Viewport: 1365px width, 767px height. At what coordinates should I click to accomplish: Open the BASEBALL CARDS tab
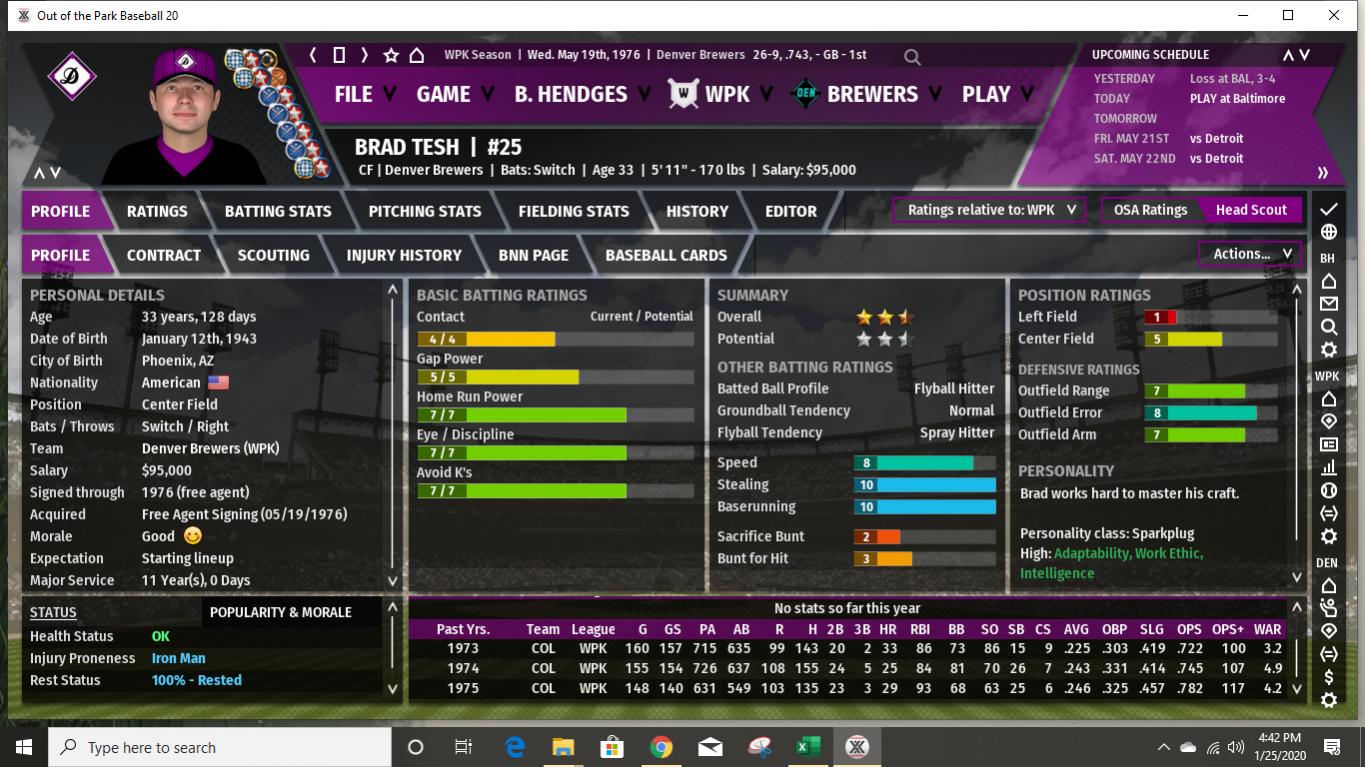click(665, 255)
